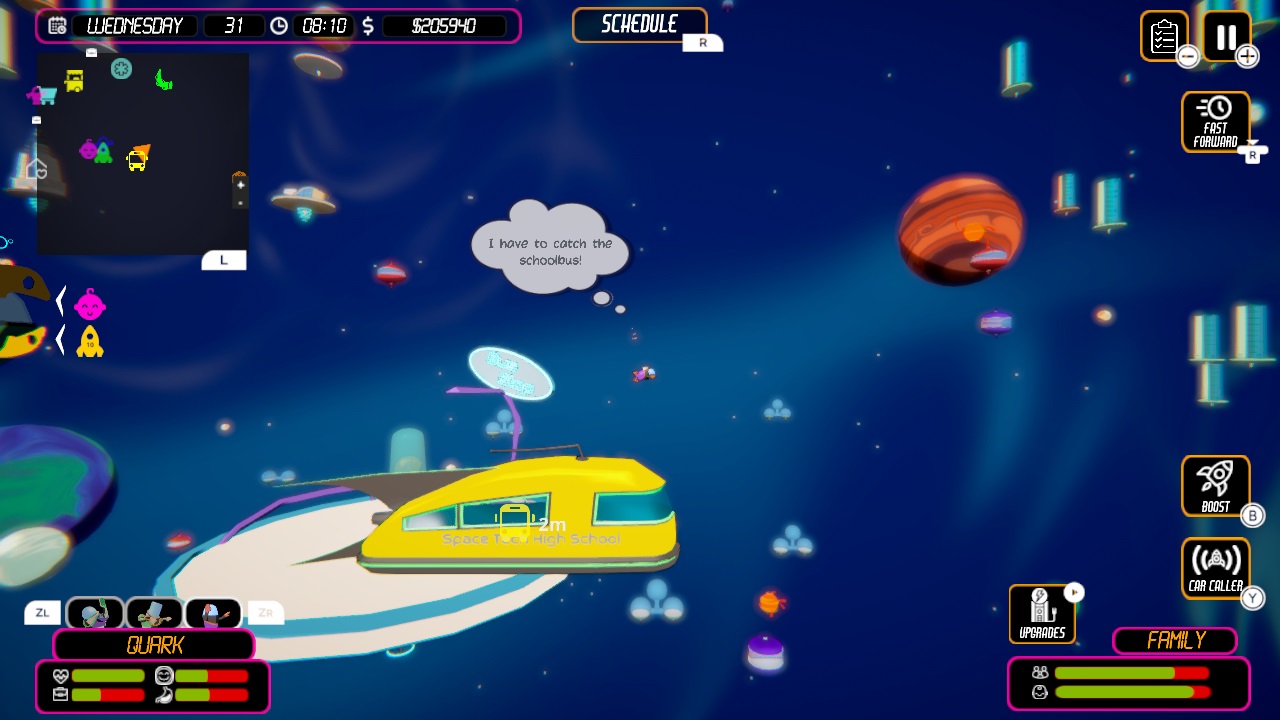Screen dimensions: 1280x720
Task: Open the Schedule panel
Action: click(x=639, y=24)
